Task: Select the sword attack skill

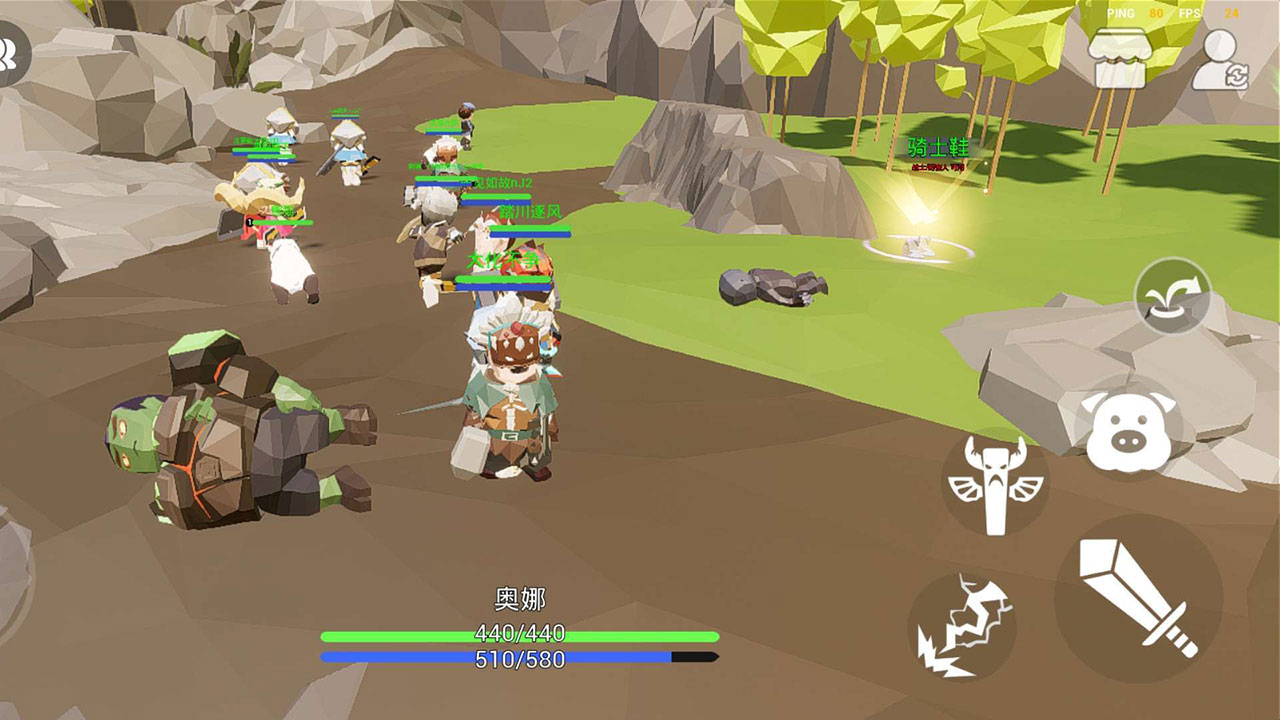Action: click(1131, 598)
